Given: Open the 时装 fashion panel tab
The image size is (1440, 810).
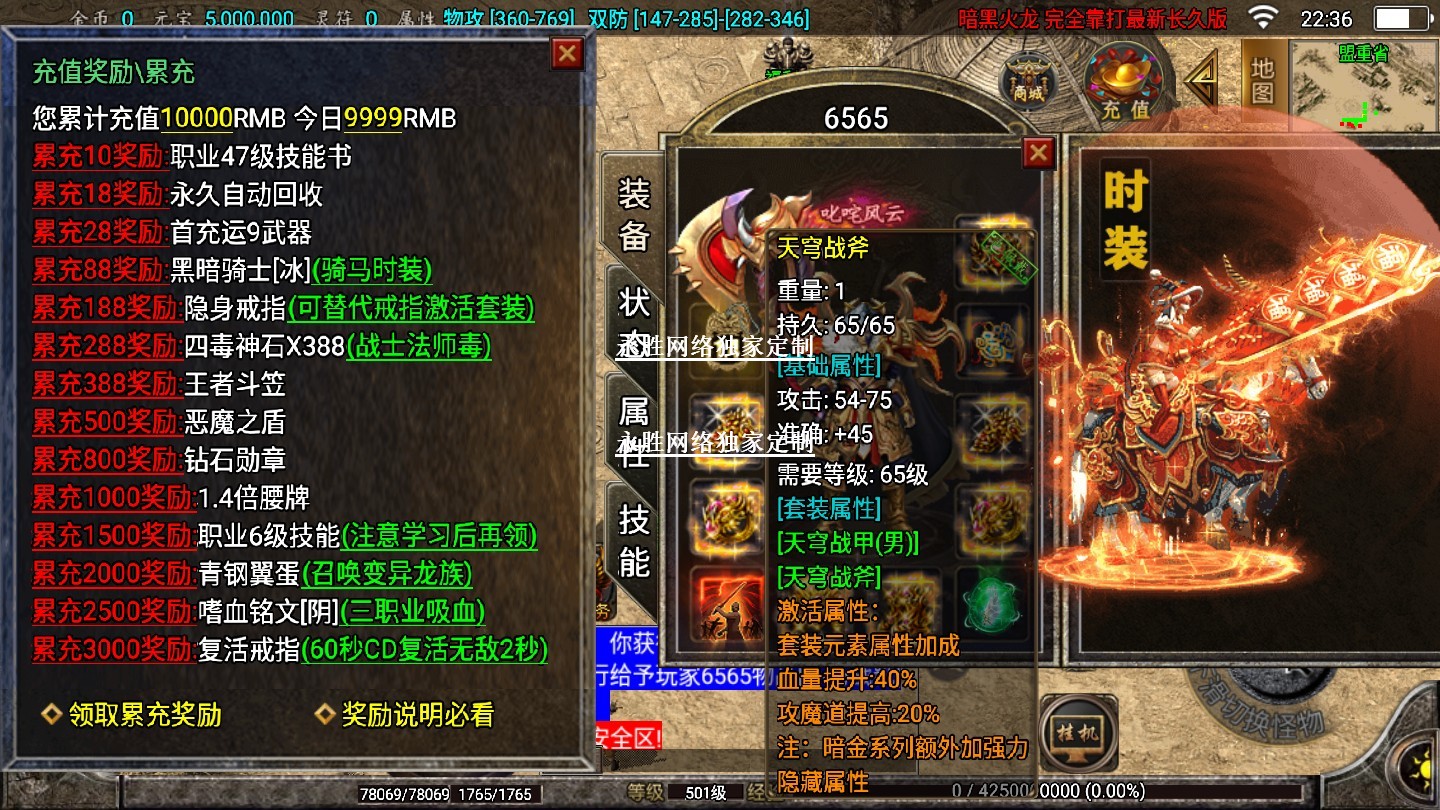Looking at the screenshot, I should (1125, 220).
